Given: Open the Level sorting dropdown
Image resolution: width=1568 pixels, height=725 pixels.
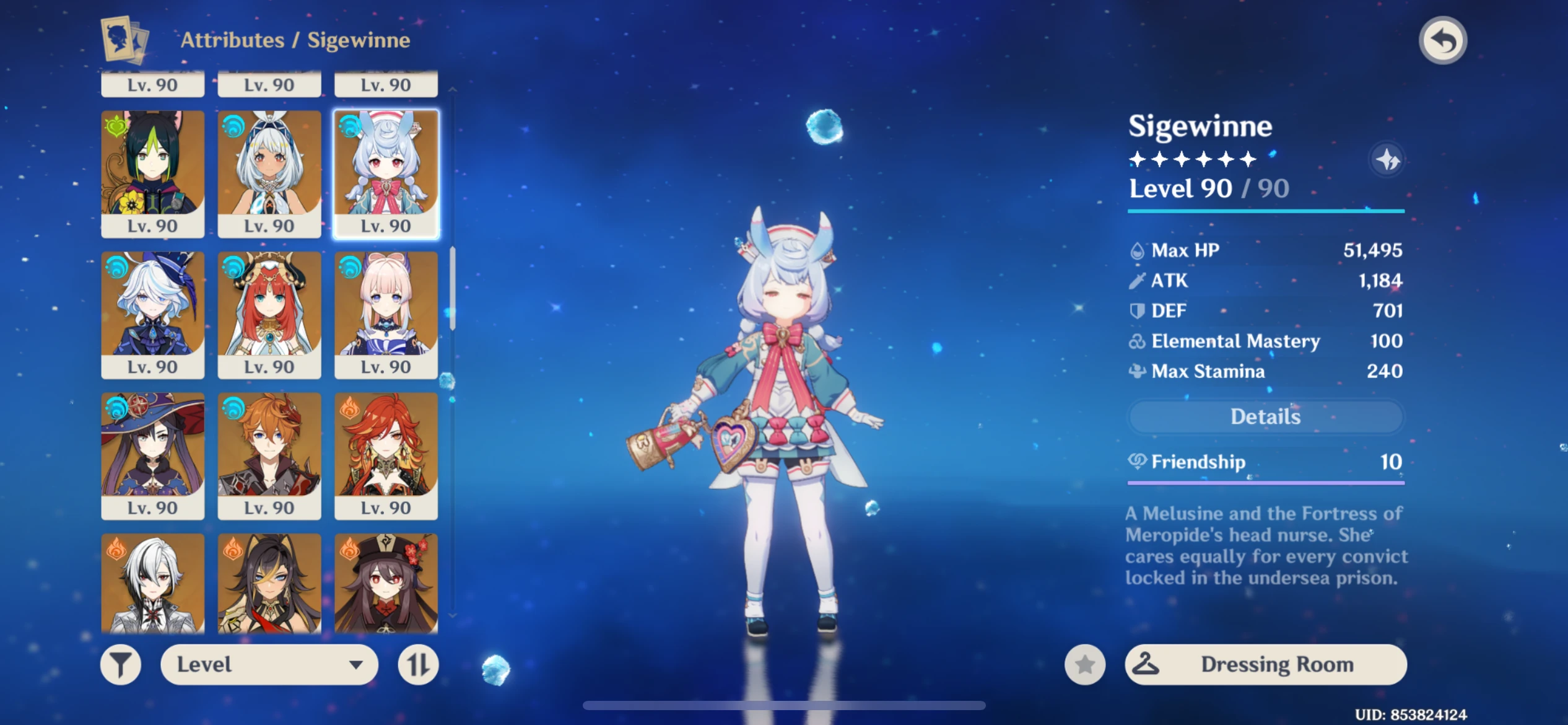Looking at the screenshot, I should click(x=269, y=664).
